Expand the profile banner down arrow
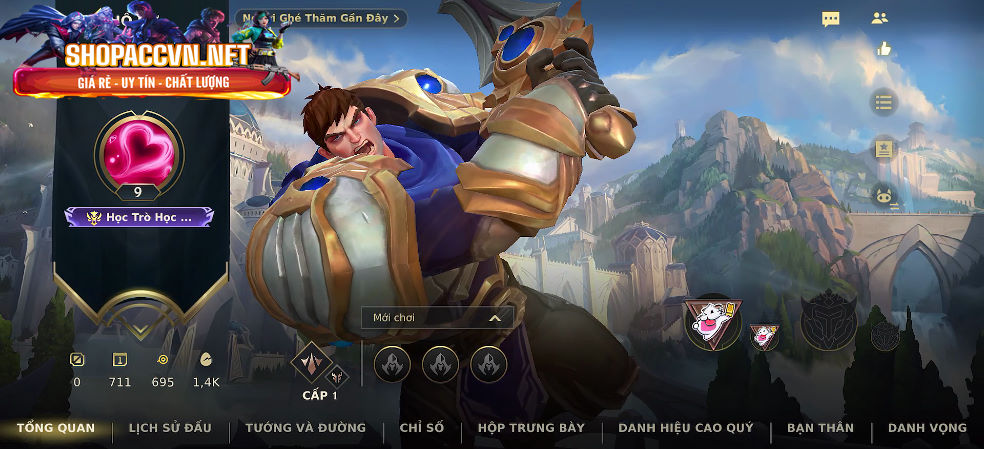The width and height of the screenshot is (984, 449). (x=139, y=316)
